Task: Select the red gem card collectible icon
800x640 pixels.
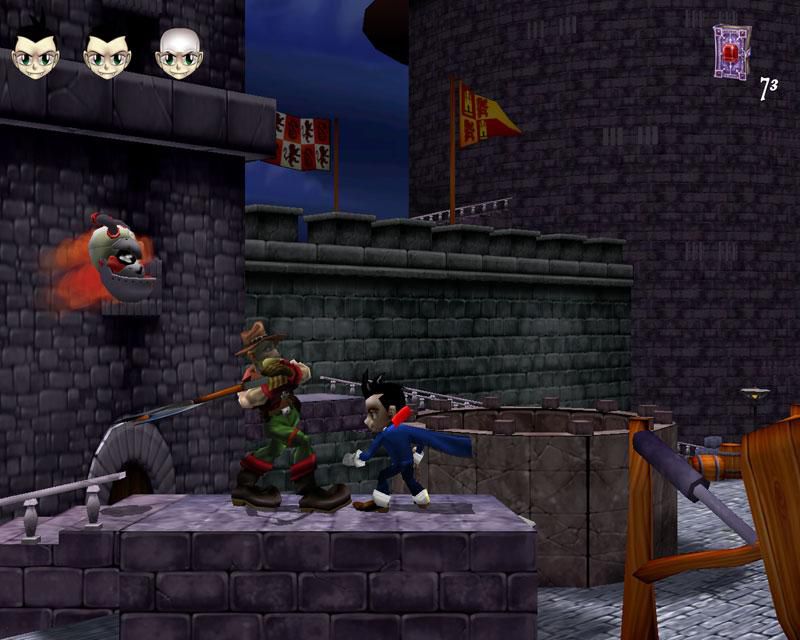Action: (x=731, y=49)
